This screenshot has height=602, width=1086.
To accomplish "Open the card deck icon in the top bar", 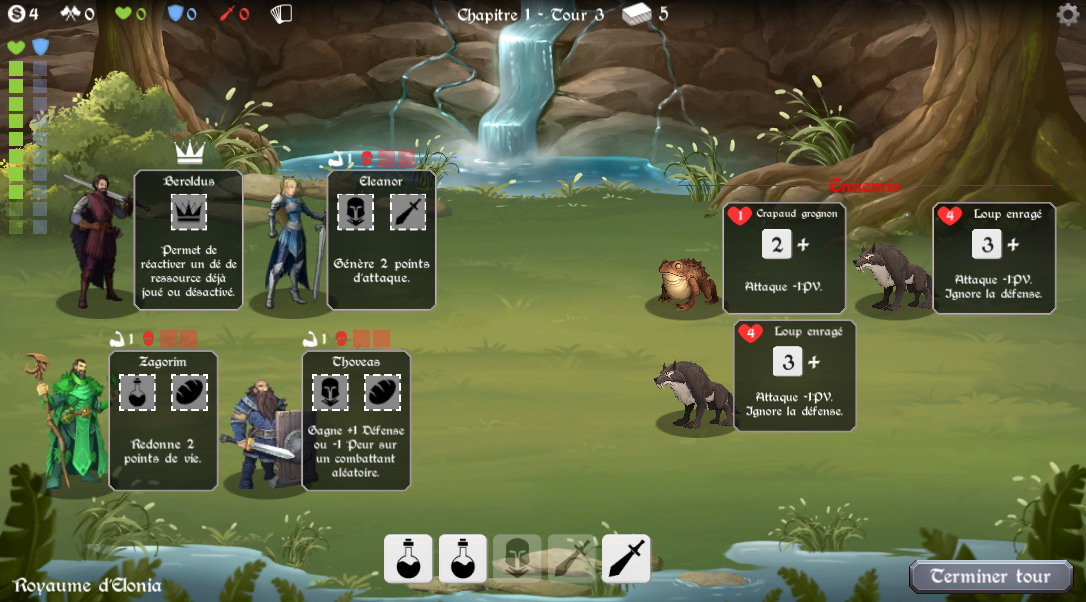I will point(281,14).
